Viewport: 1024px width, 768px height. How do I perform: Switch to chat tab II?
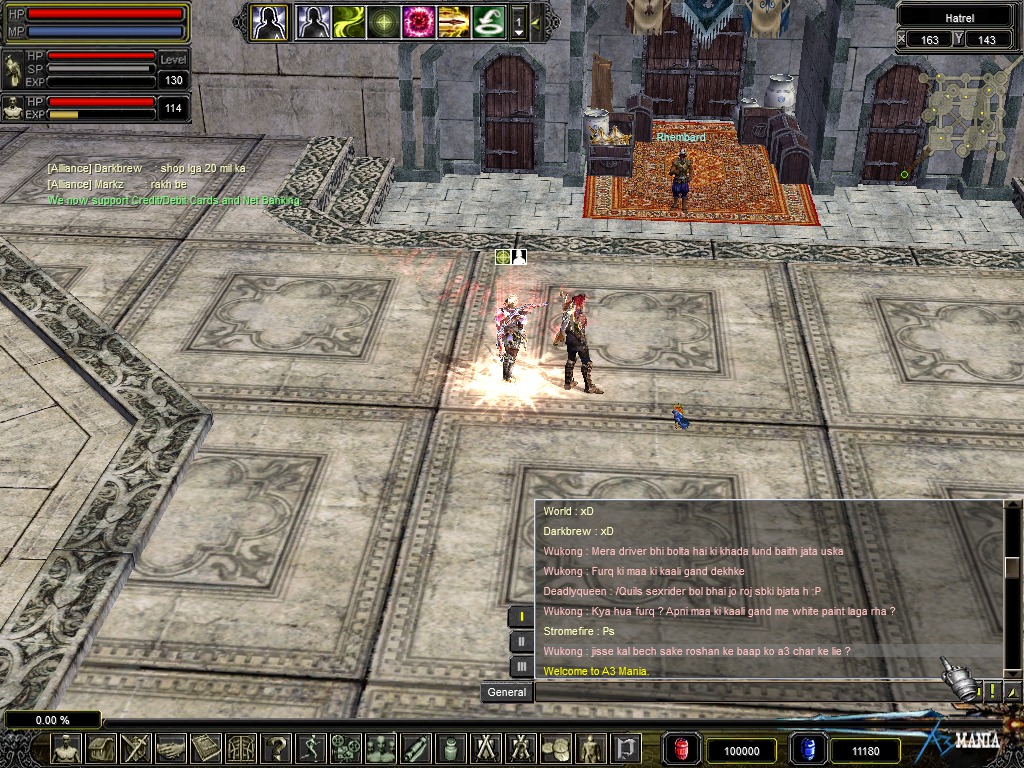pyautogui.click(x=521, y=641)
